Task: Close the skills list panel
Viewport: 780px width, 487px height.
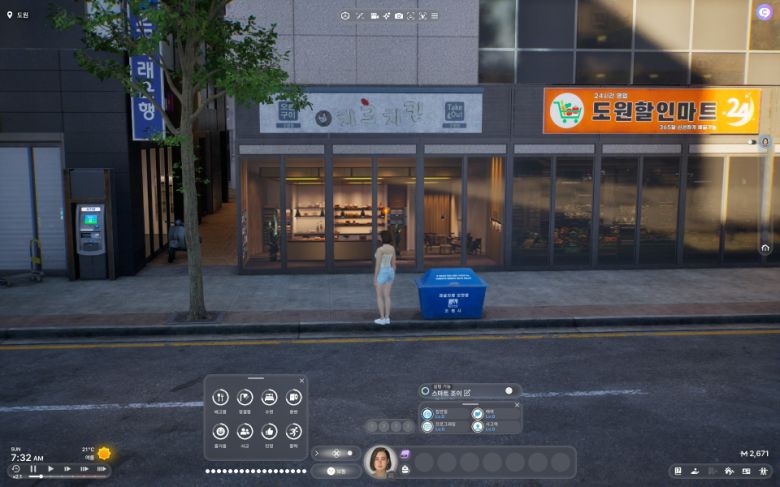Action: [517, 404]
